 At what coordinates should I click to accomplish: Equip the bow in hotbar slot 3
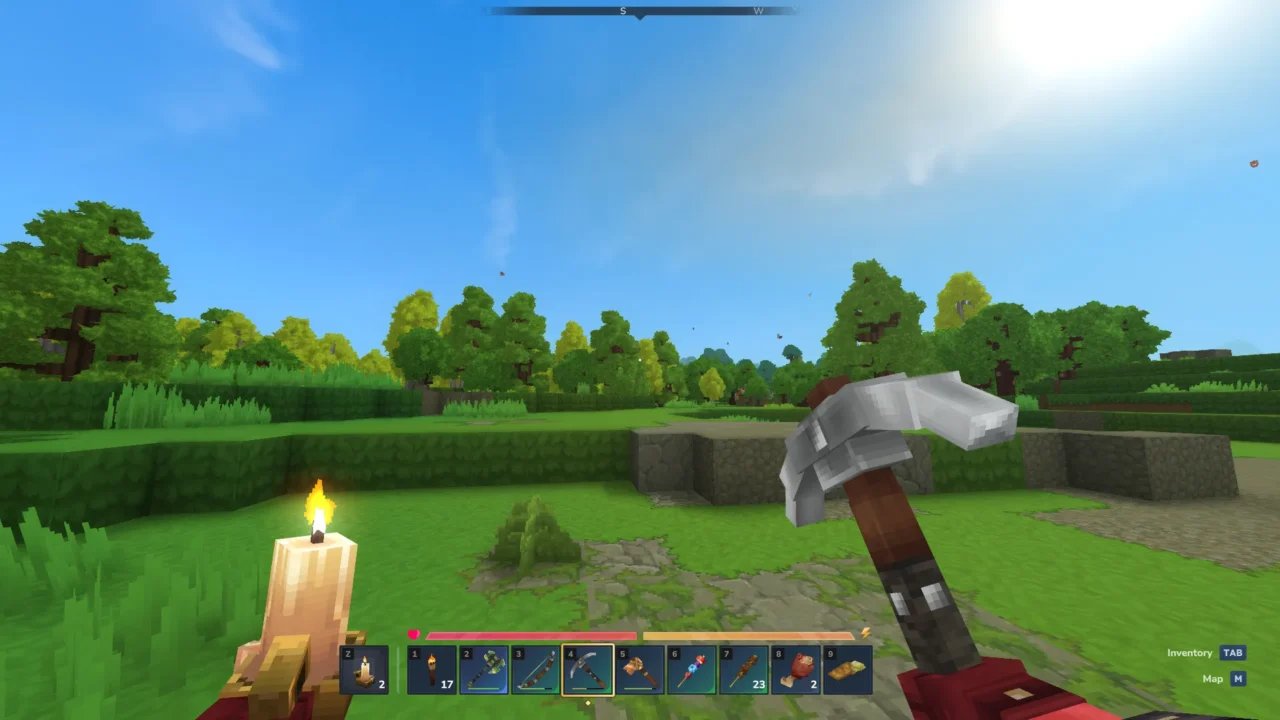(536, 670)
